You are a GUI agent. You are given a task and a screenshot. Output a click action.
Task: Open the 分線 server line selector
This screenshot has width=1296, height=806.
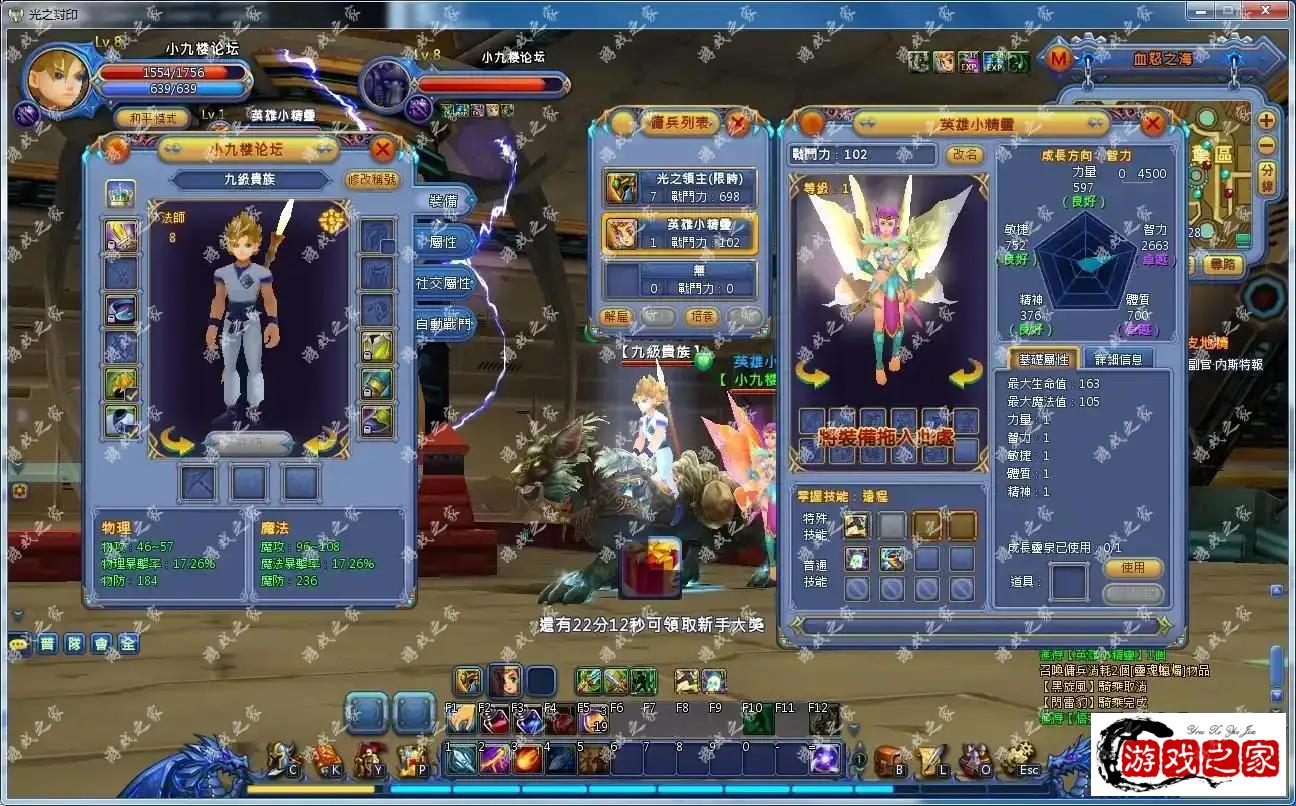pyautogui.click(x=1267, y=178)
